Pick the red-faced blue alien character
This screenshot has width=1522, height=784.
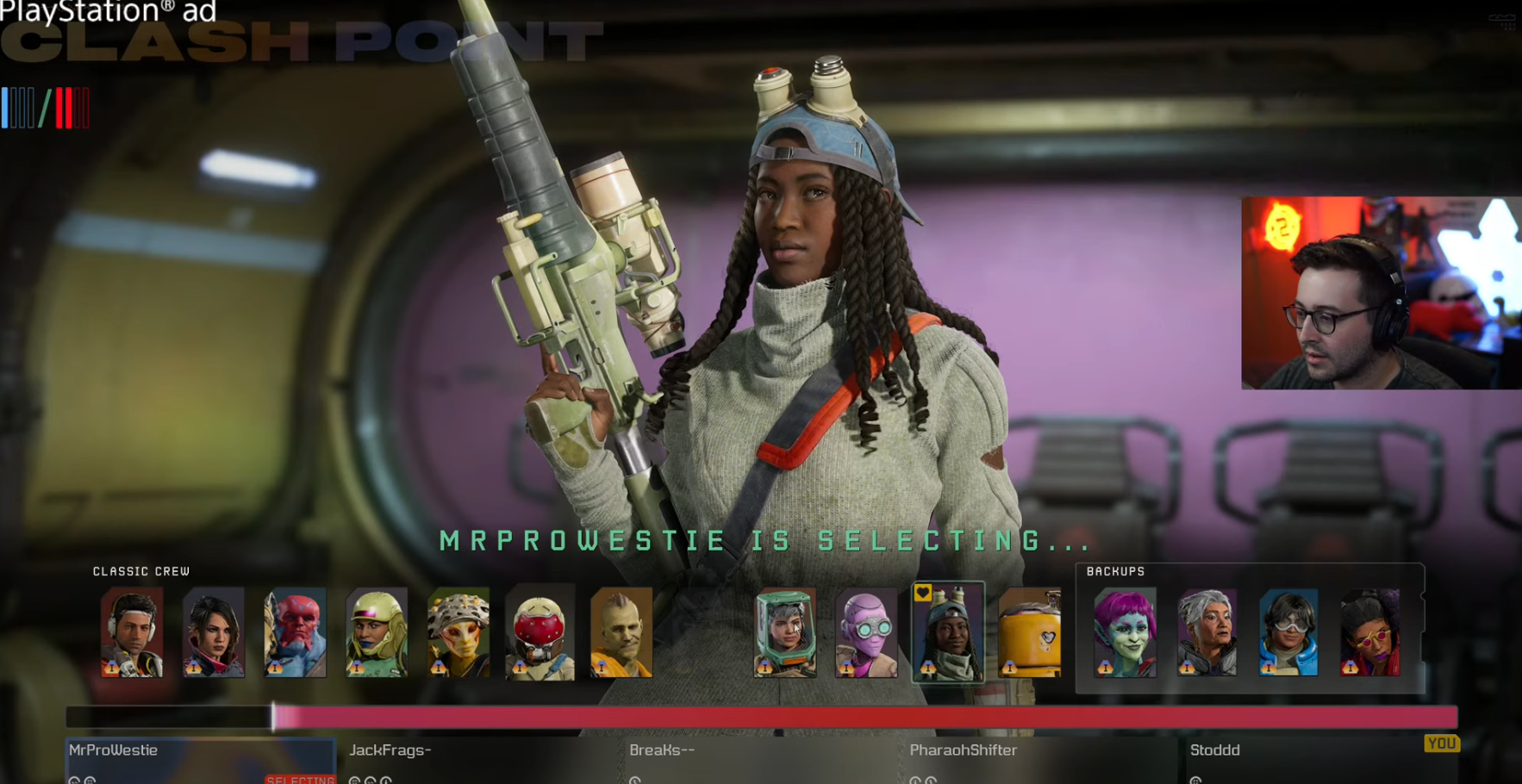[295, 632]
